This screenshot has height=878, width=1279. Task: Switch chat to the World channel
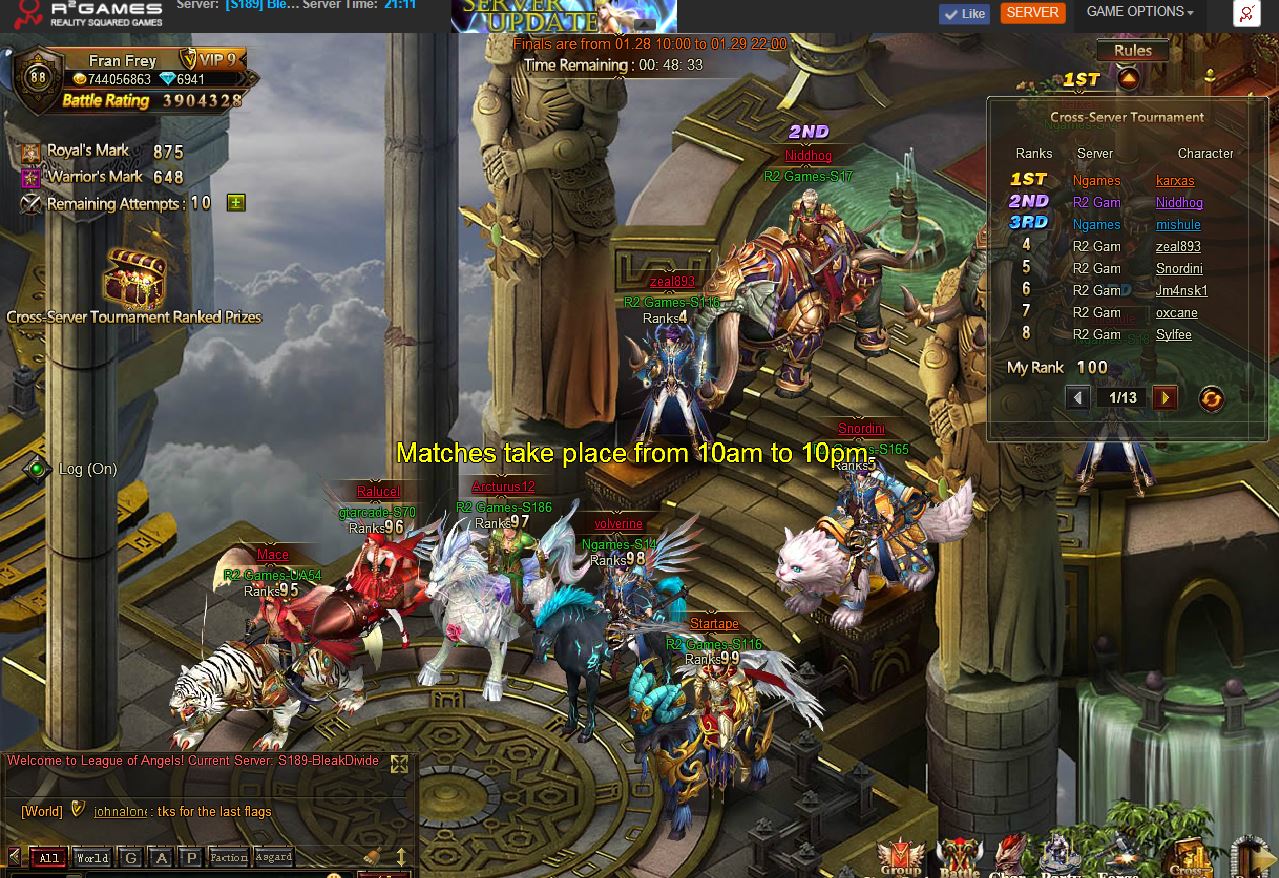click(92, 858)
